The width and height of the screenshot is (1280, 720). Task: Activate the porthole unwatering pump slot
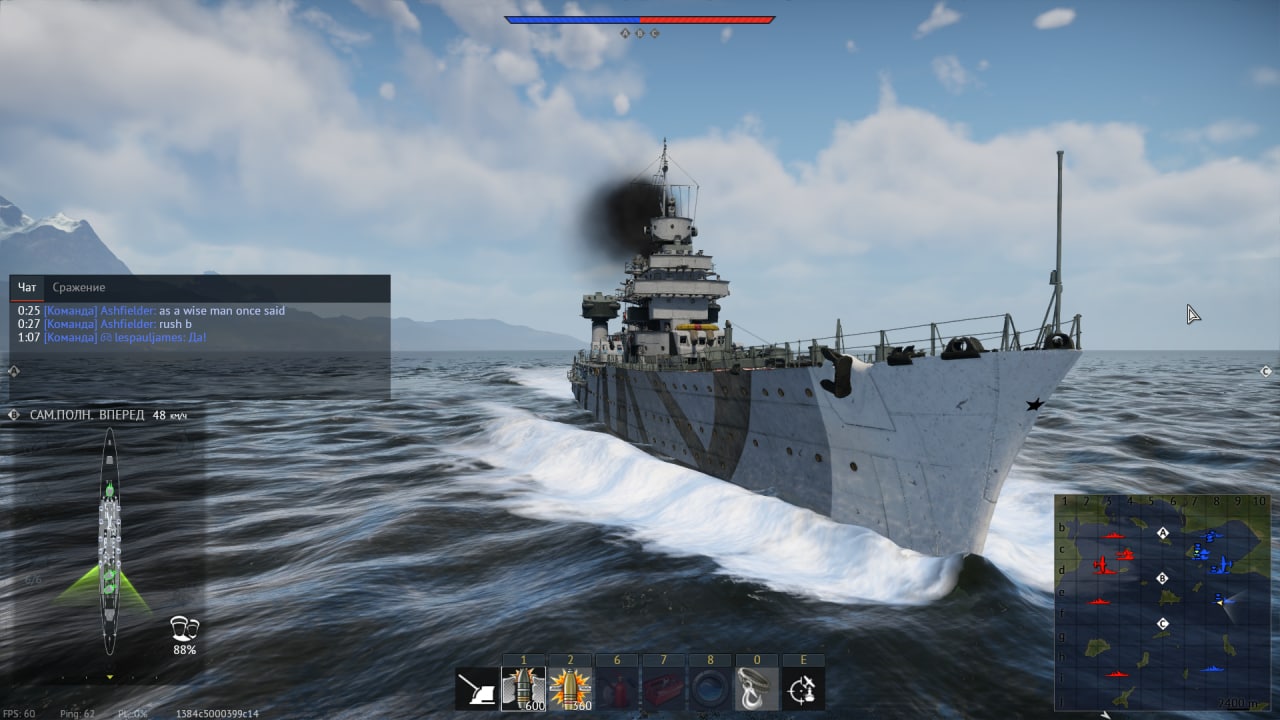(711, 689)
